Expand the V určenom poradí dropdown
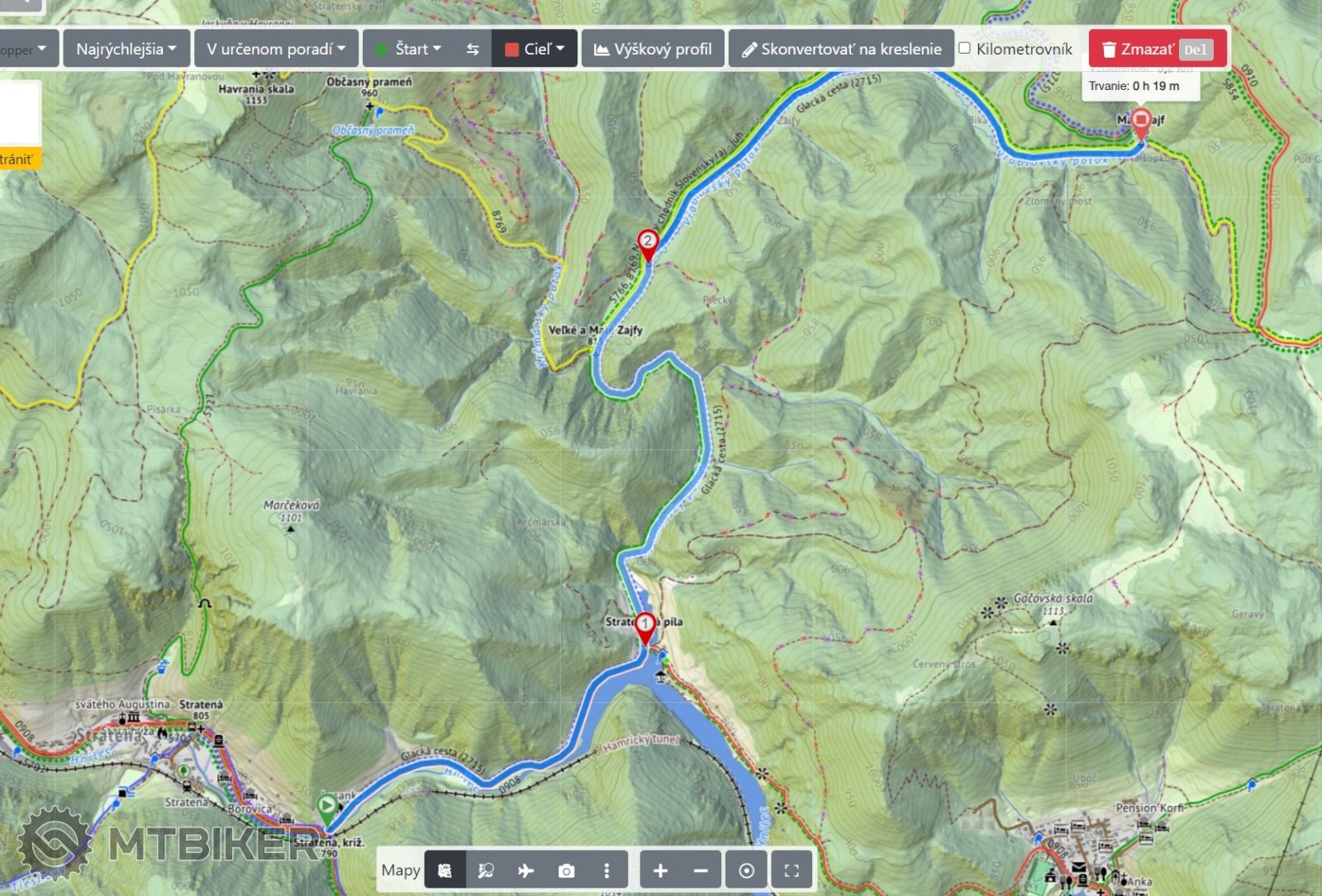1322x896 pixels. (276, 49)
